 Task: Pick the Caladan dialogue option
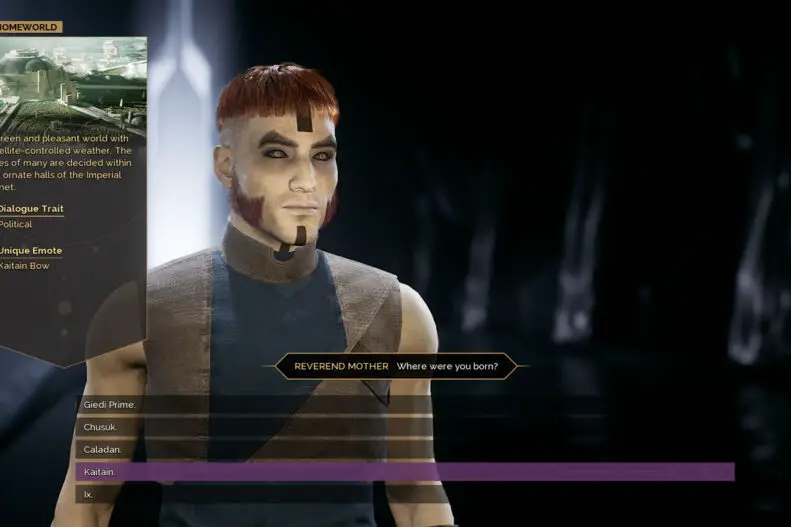coord(102,450)
